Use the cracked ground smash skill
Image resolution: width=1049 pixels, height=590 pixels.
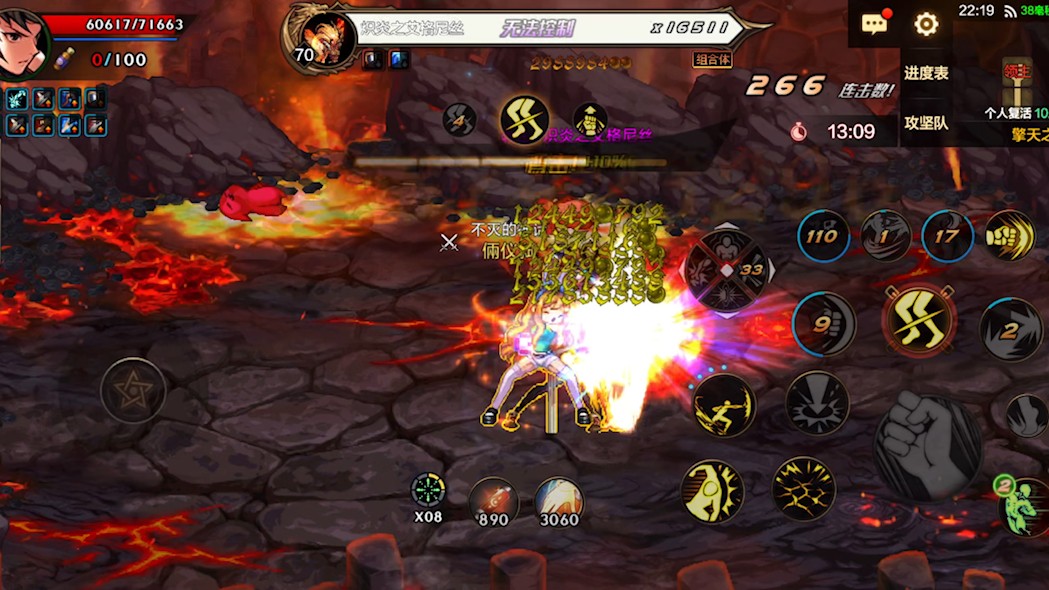point(803,488)
